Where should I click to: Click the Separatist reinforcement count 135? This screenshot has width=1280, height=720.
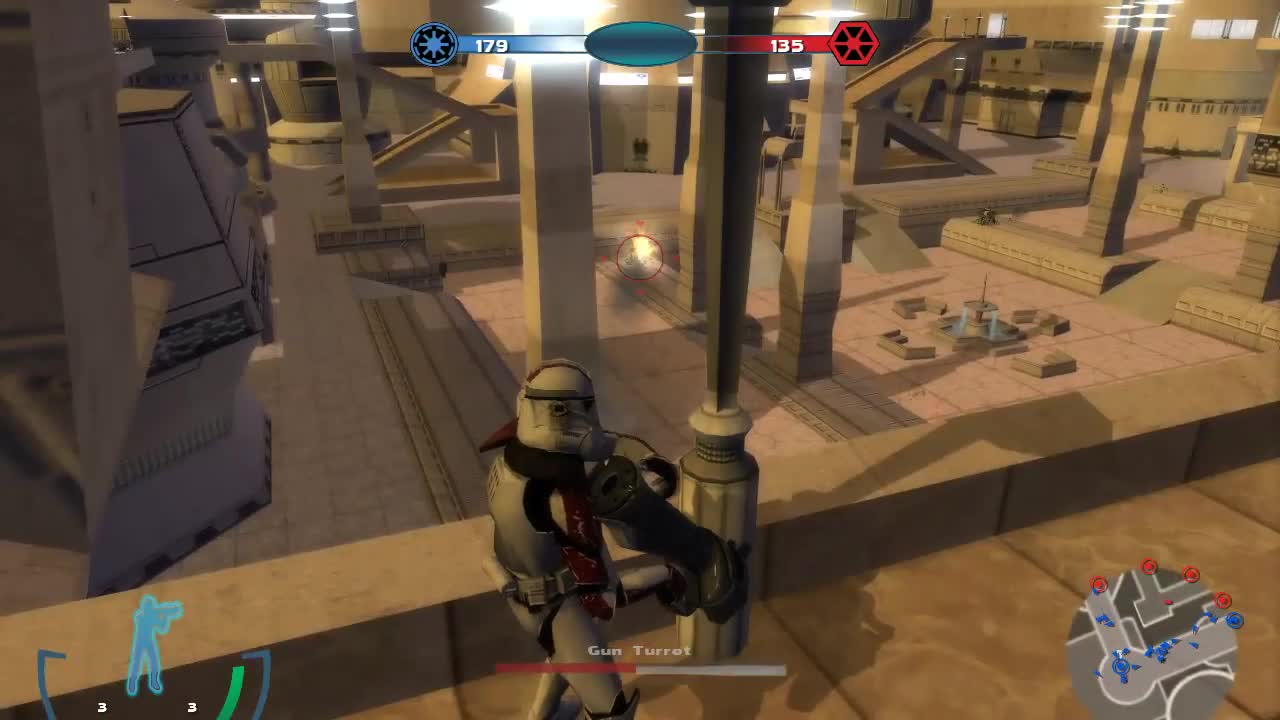click(x=789, y=45)
